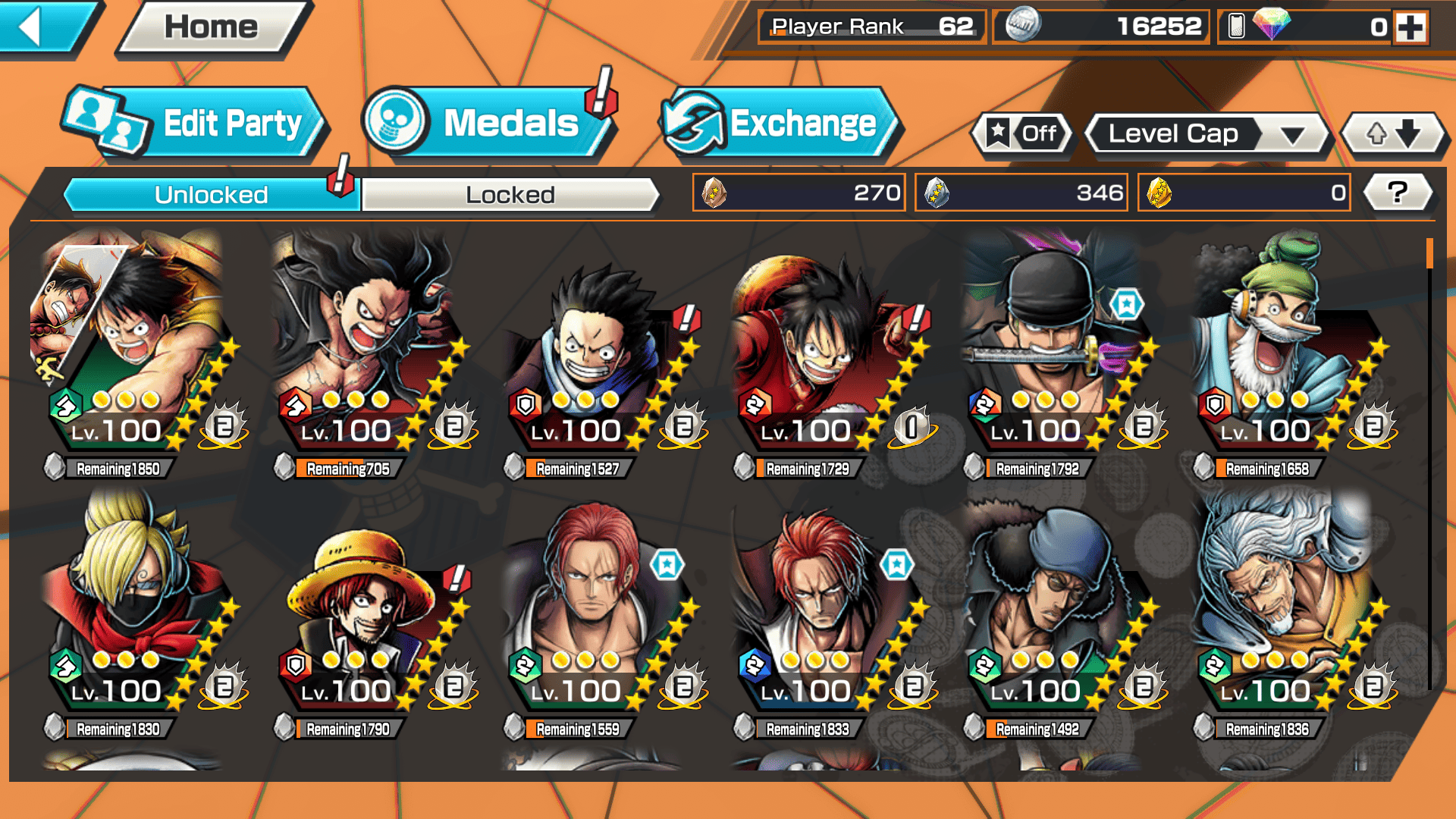Open the Medals menu
1456x819 pixels.
(489, 123)
